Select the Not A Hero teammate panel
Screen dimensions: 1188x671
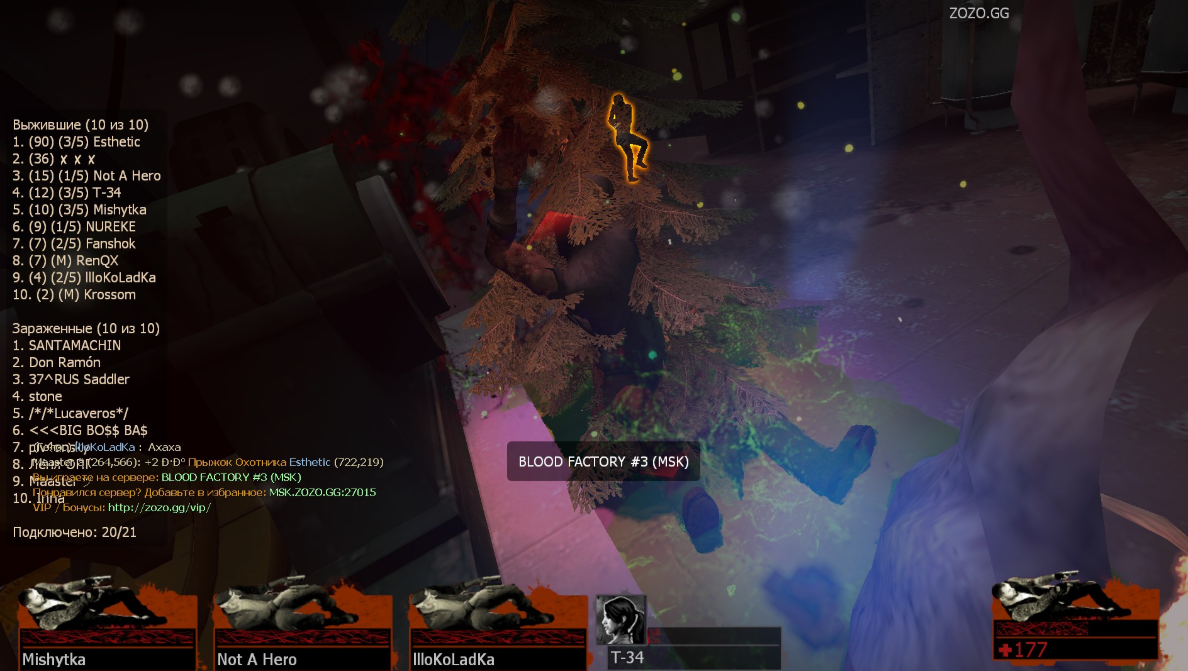point(302,627)
